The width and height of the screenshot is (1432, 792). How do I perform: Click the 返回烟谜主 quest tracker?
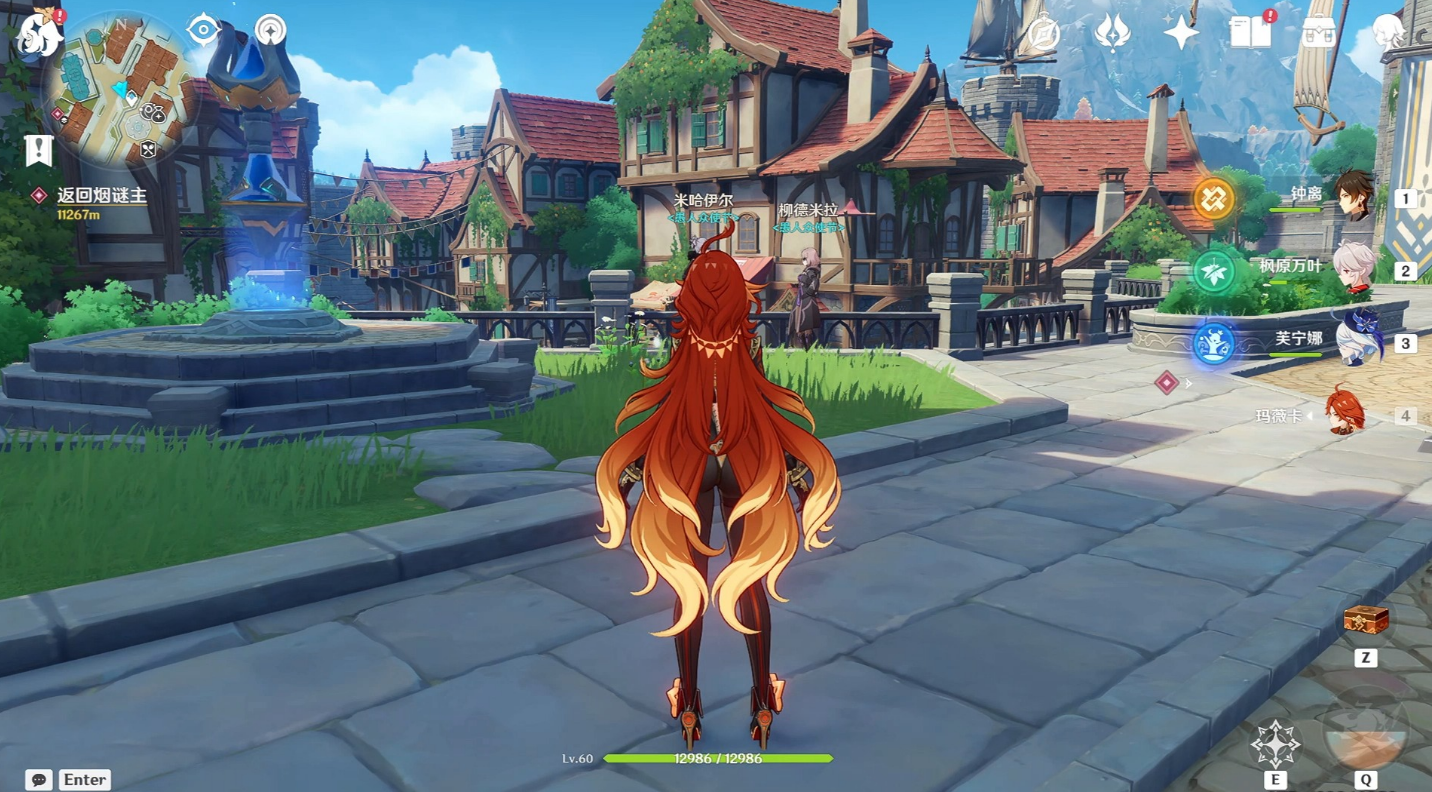pos(101,196)
